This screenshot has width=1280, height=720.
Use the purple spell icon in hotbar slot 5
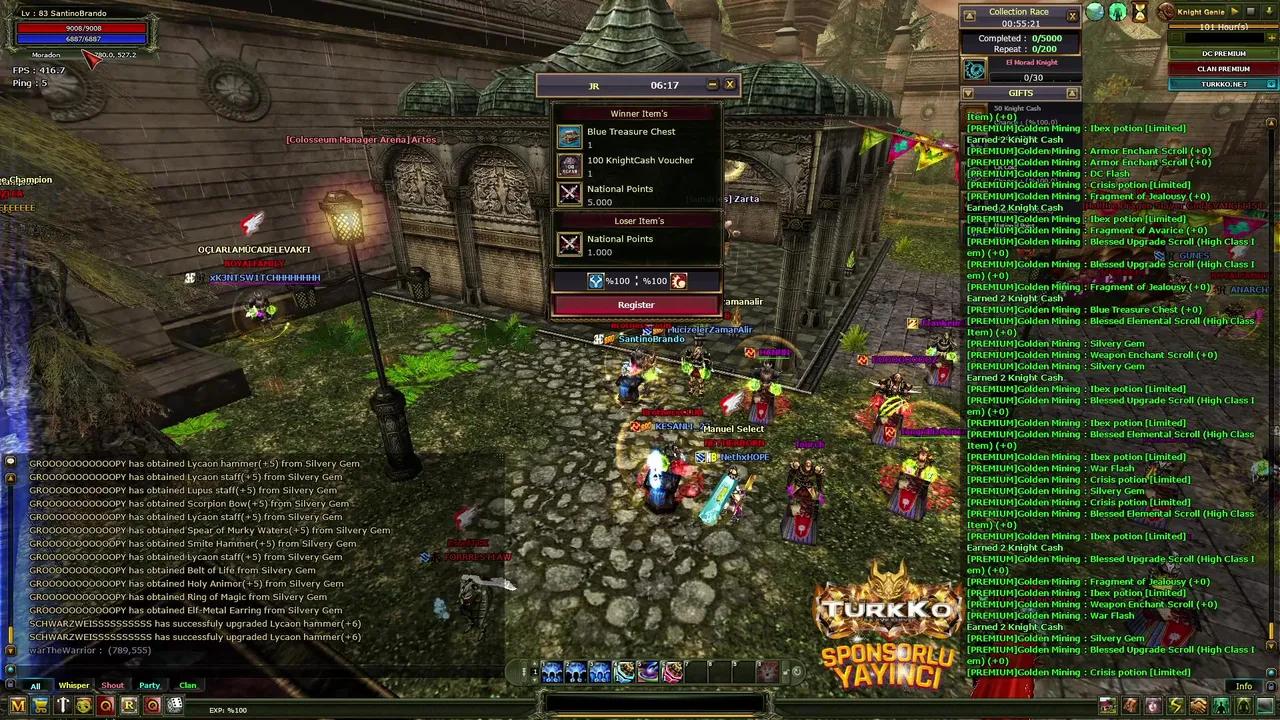pos(648,671)
